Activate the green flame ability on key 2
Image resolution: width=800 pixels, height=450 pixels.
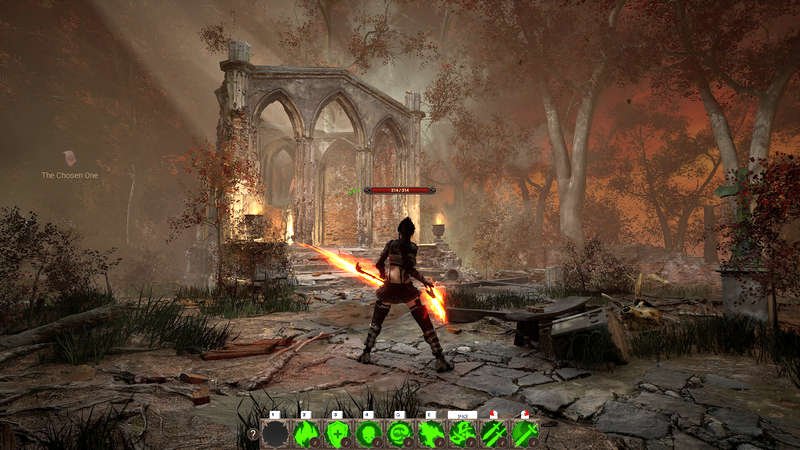[x=306, y=434]
